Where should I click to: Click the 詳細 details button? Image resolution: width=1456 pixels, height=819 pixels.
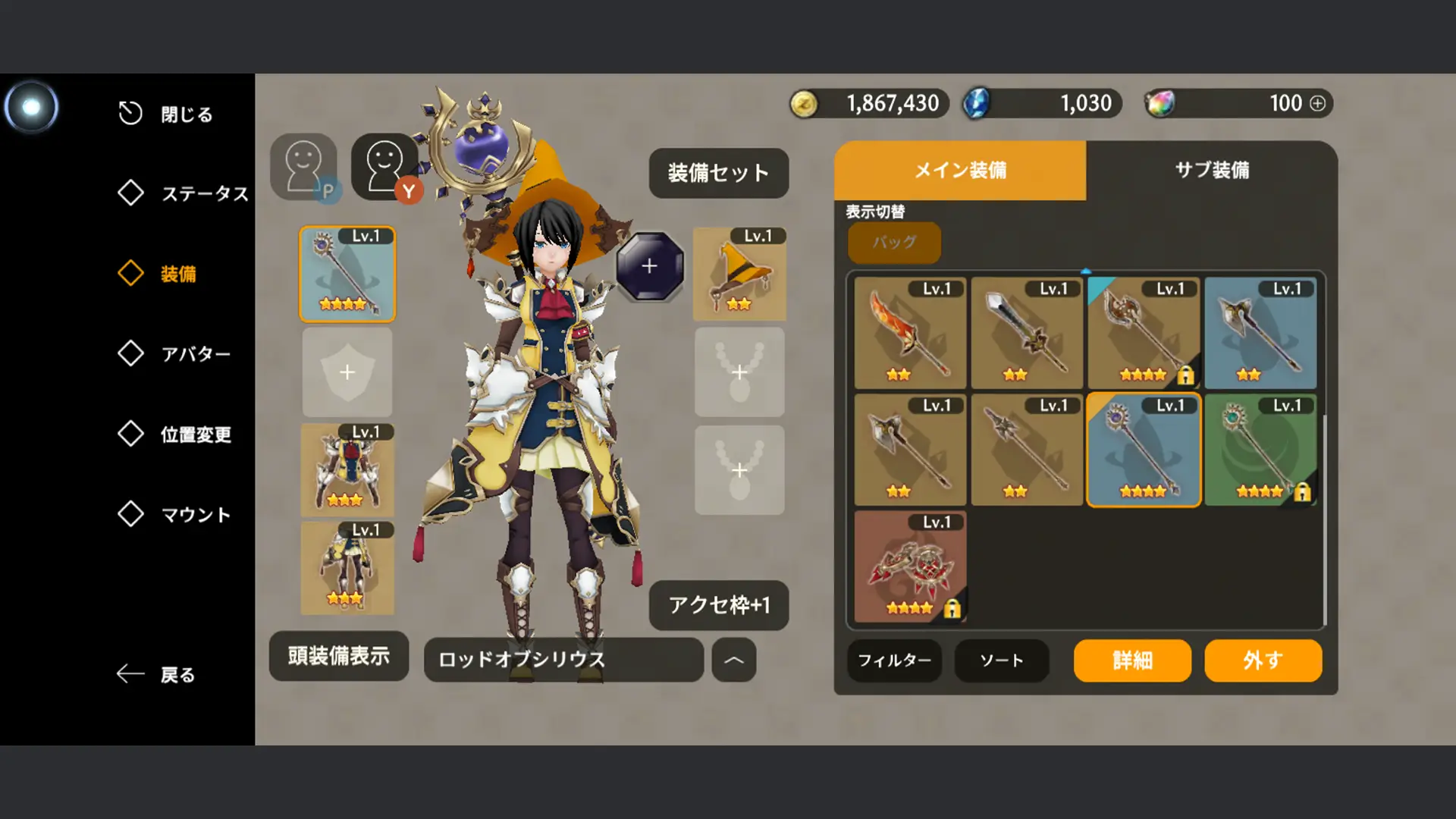point(1131,661)
